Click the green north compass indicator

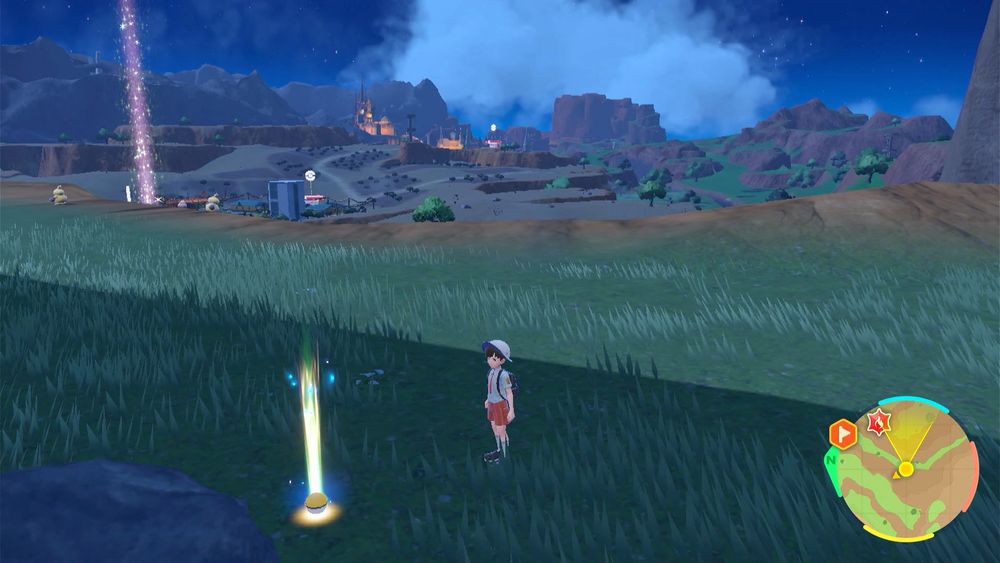click(x=832, y=462)
